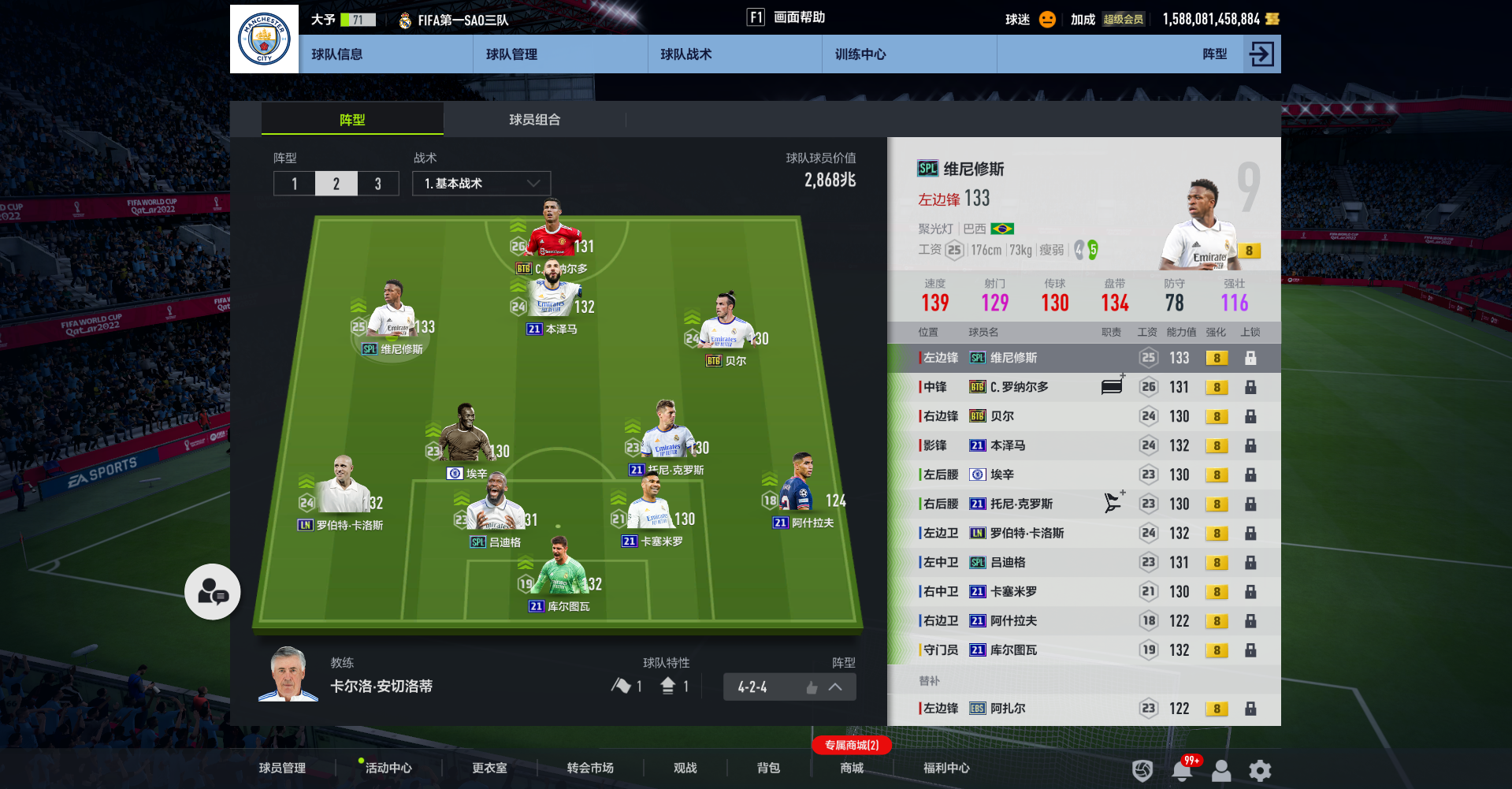Click the player profile icon near the gear
The image size is (1512, 789).
click(1221, 770)
